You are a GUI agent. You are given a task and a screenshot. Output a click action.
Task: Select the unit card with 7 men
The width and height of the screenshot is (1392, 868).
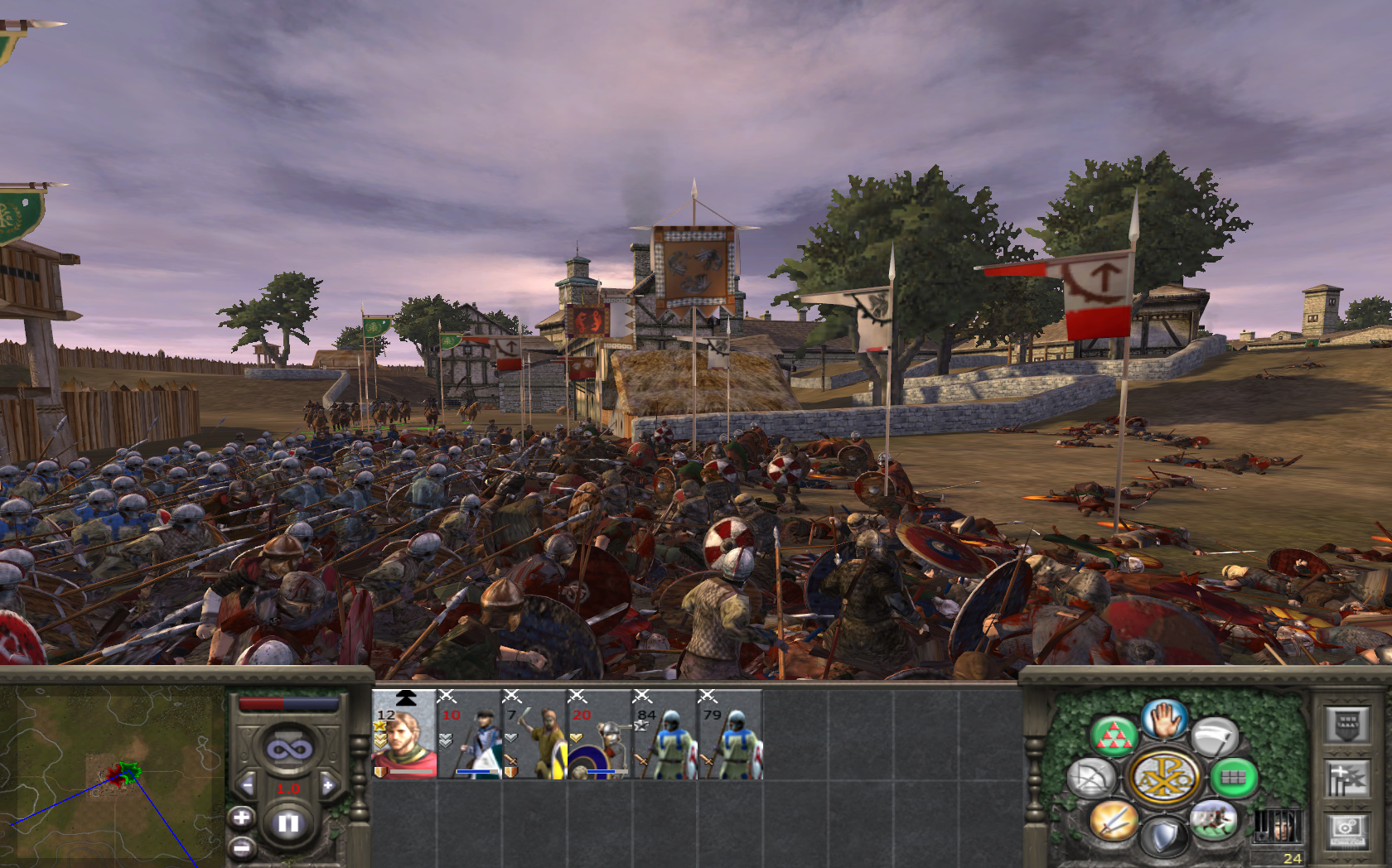pos(534,735)
